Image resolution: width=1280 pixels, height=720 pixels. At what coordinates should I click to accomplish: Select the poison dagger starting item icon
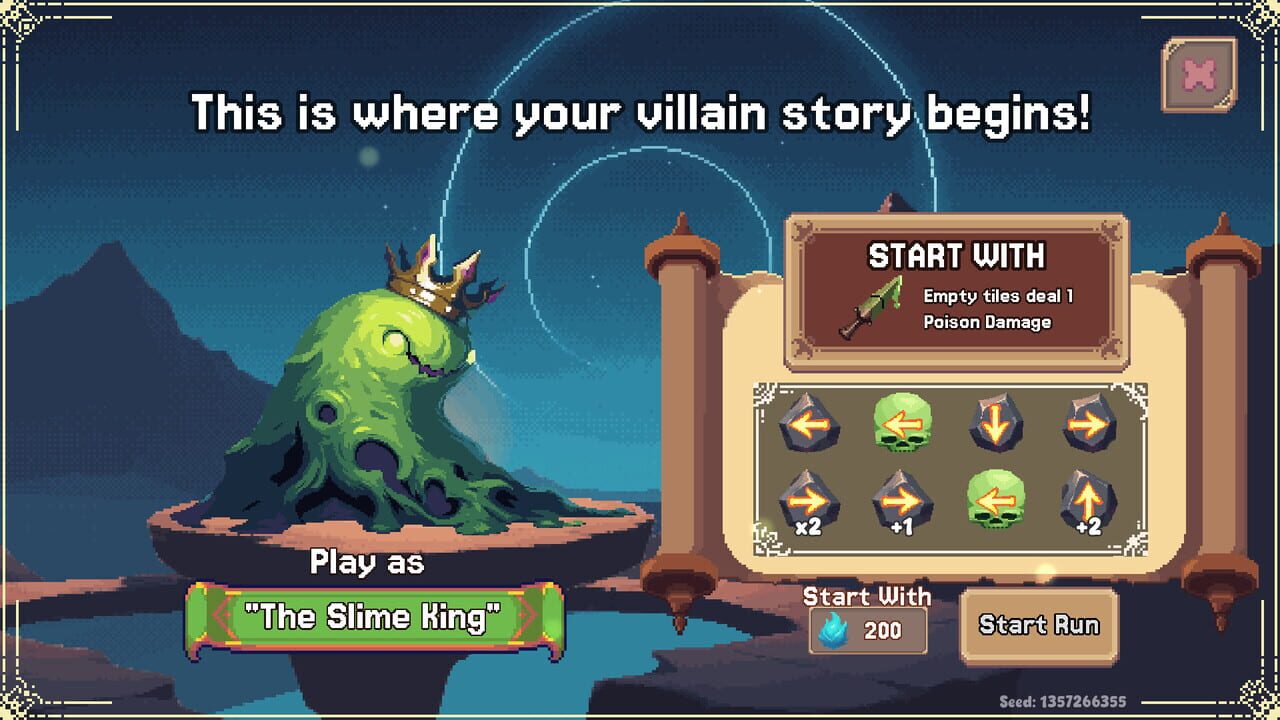coord(871,308)
